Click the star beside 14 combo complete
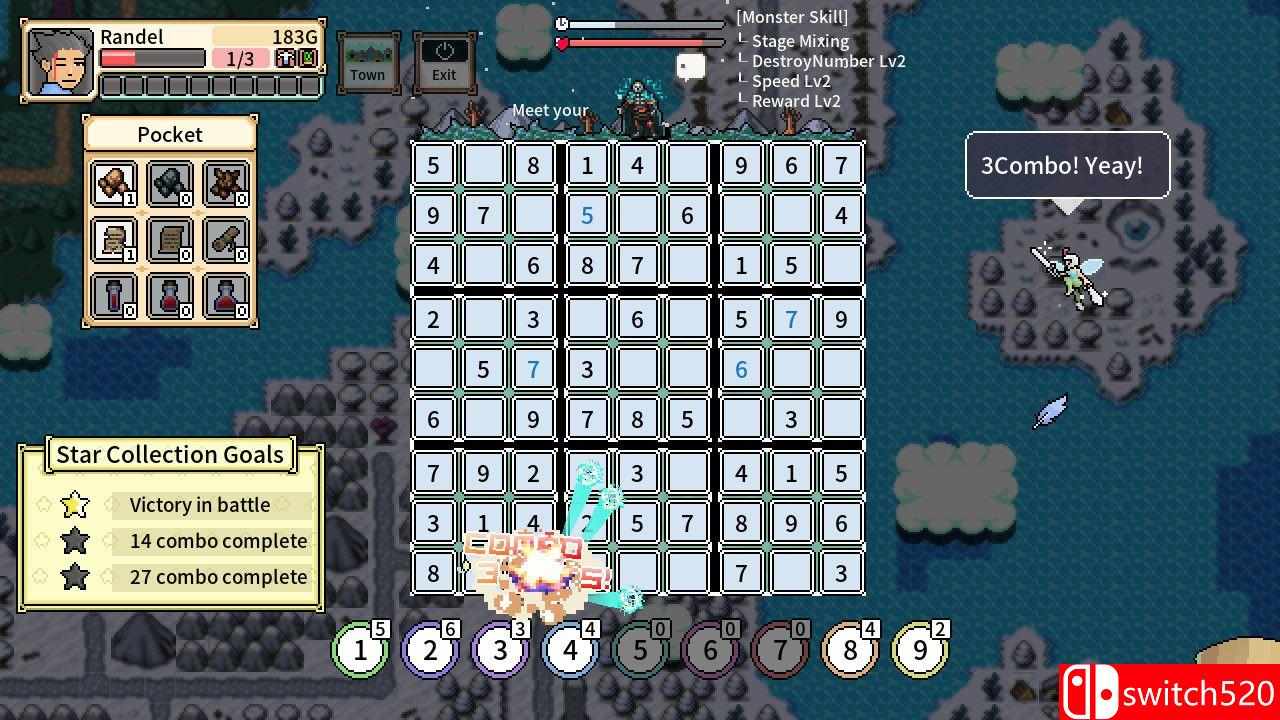Image resolution: width=1280 pixels, height=720 pixels. point(73,541)
